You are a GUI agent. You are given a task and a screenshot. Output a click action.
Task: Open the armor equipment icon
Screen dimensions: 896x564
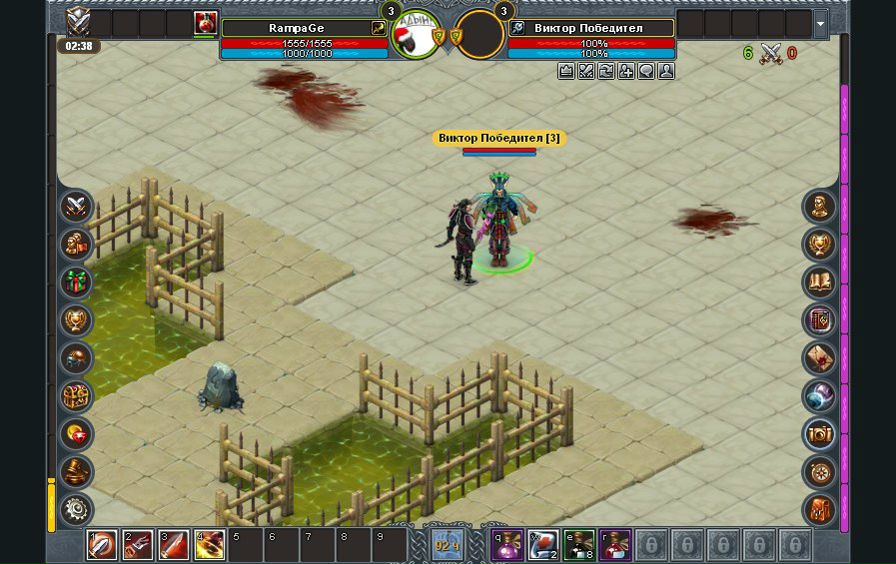click(820, 510)
